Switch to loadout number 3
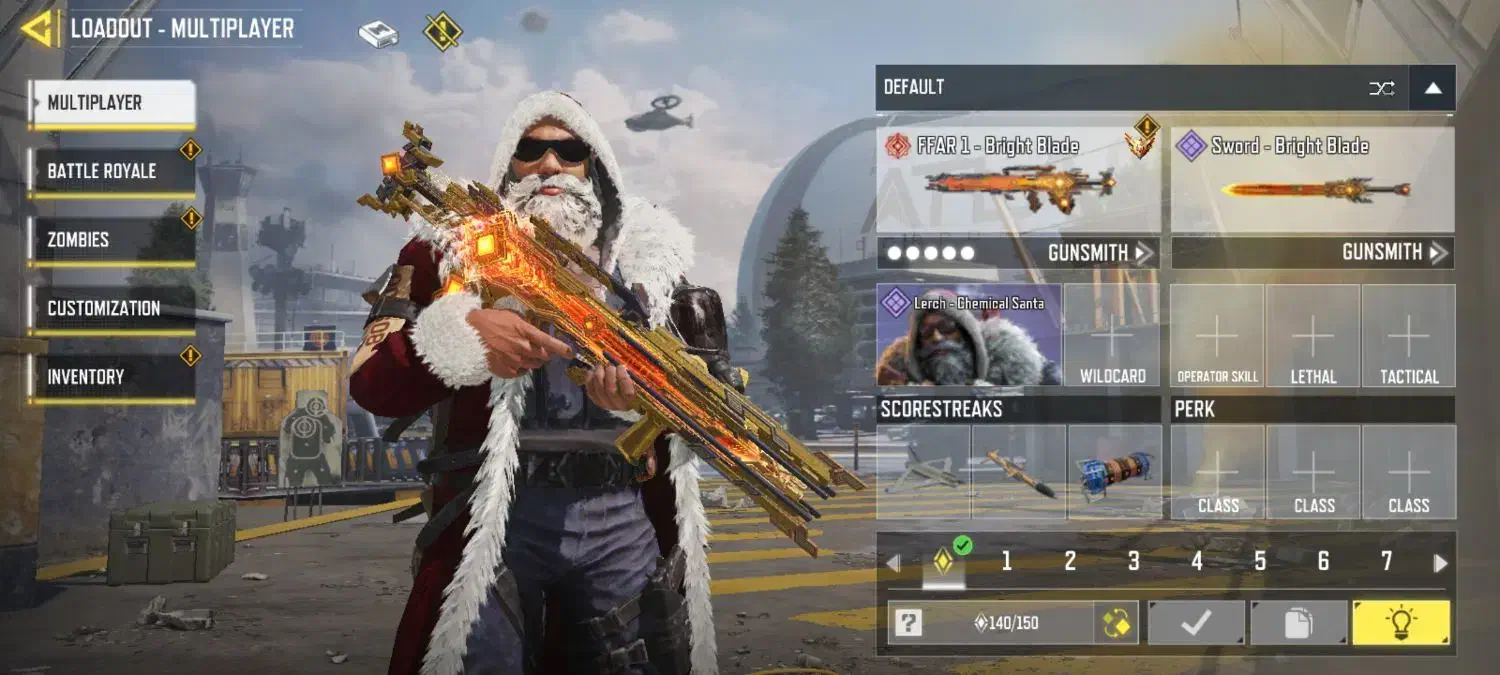The height and width of the screenshot is (675, 1500). [1133, 562]
